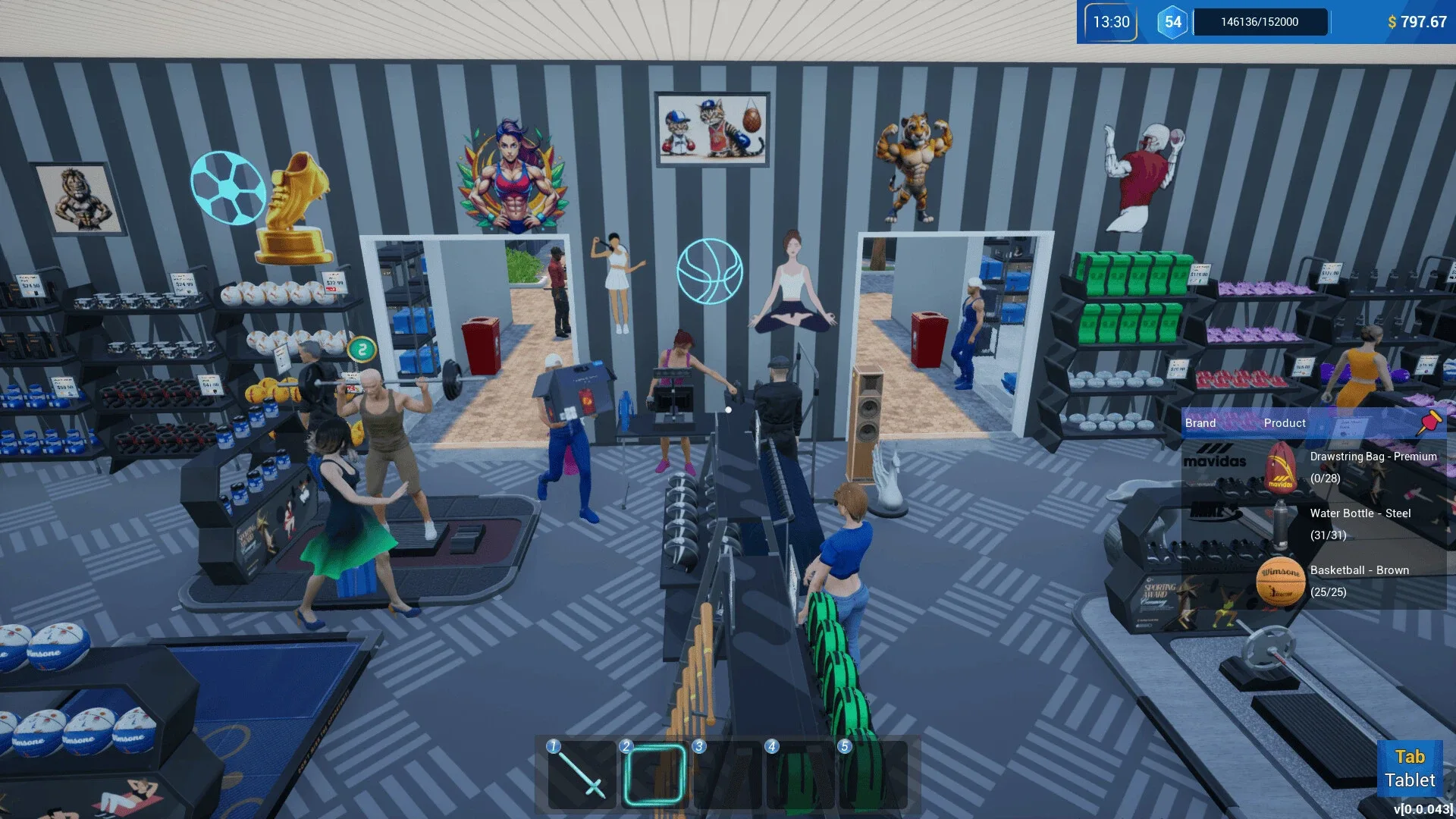Click the steel water bottle icon

click(x=1282, y=524)
